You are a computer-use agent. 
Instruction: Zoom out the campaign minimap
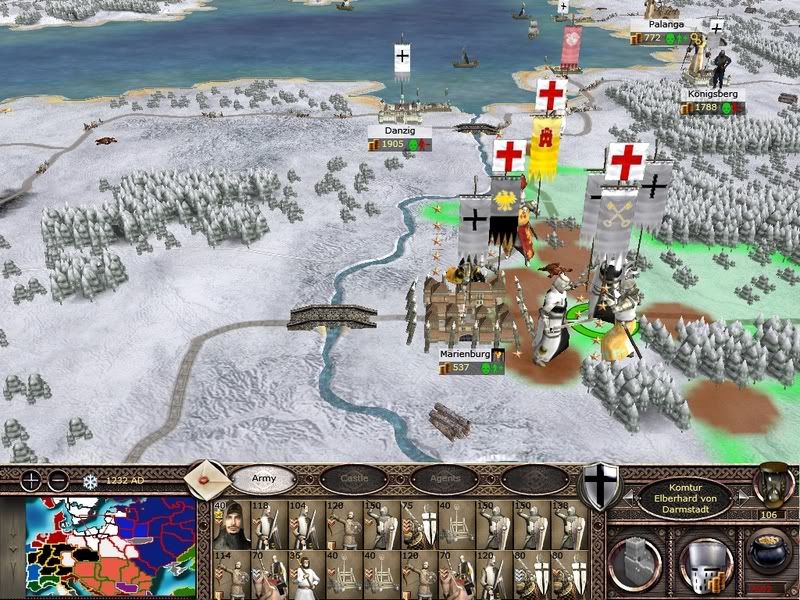59,479
